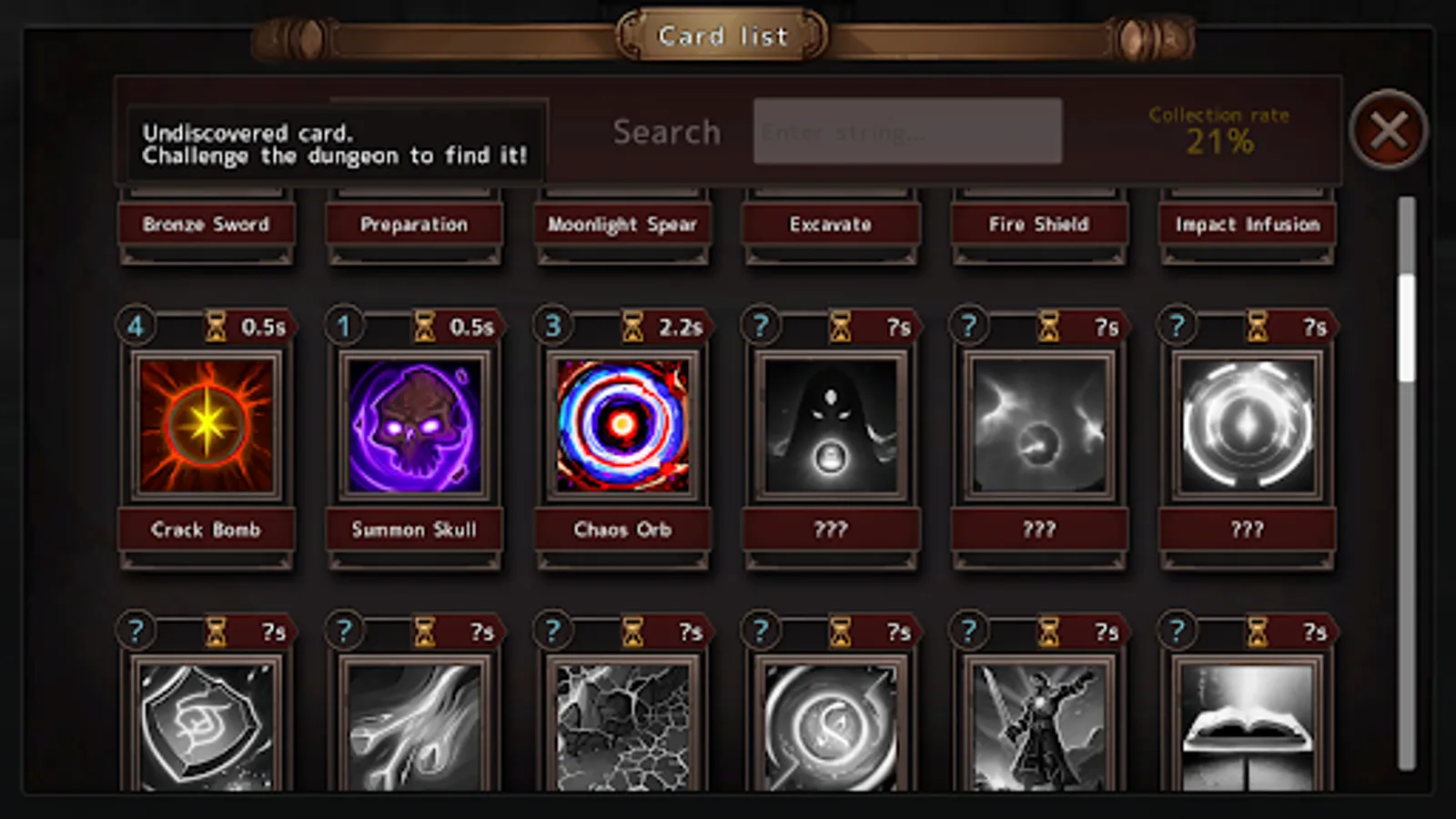1456x819 pixels.
Task: Click the Moonlight Spear label
Action: (x=622, y=225)
